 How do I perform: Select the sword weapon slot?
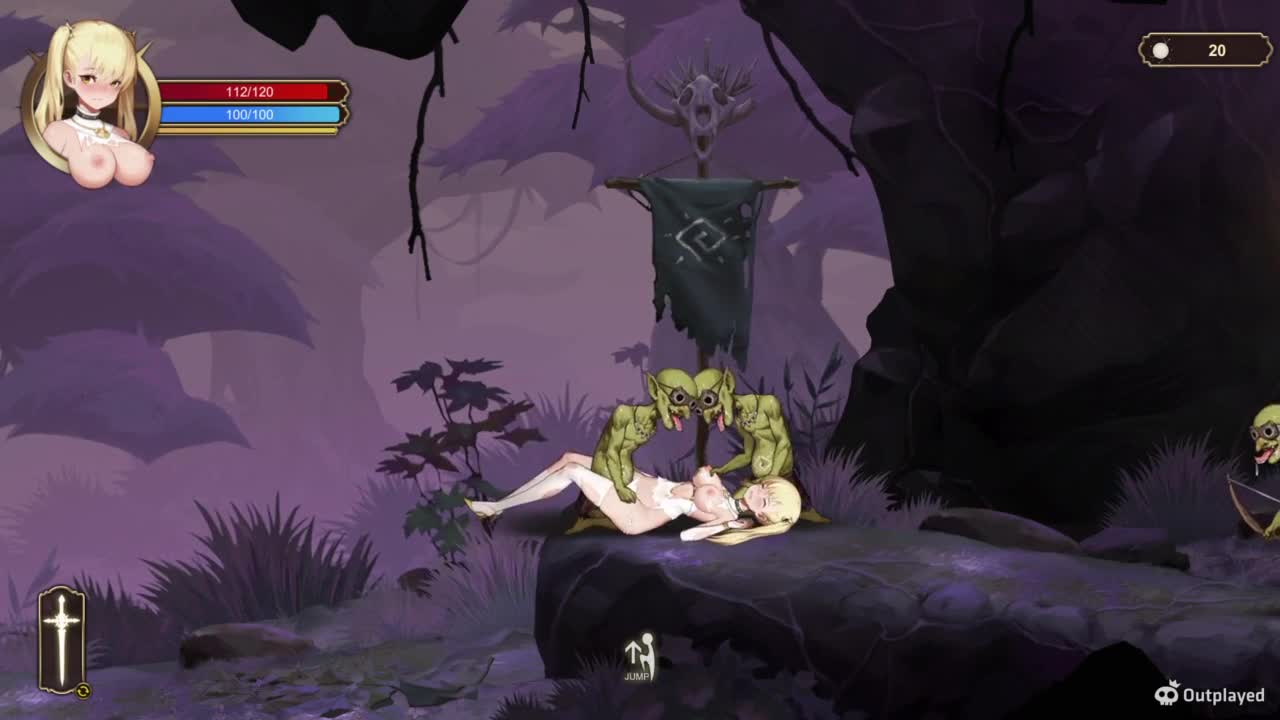61,638
